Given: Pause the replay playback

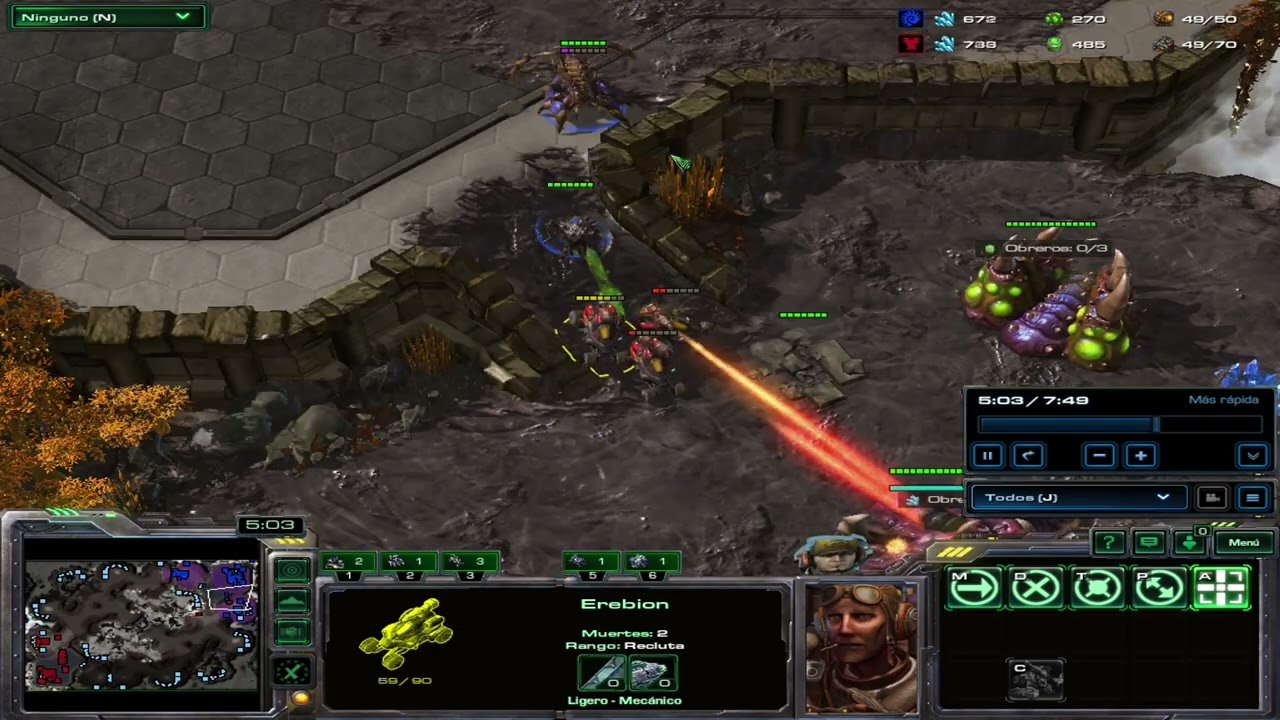Looking at the screenshot, I should [x=987, y=456].
